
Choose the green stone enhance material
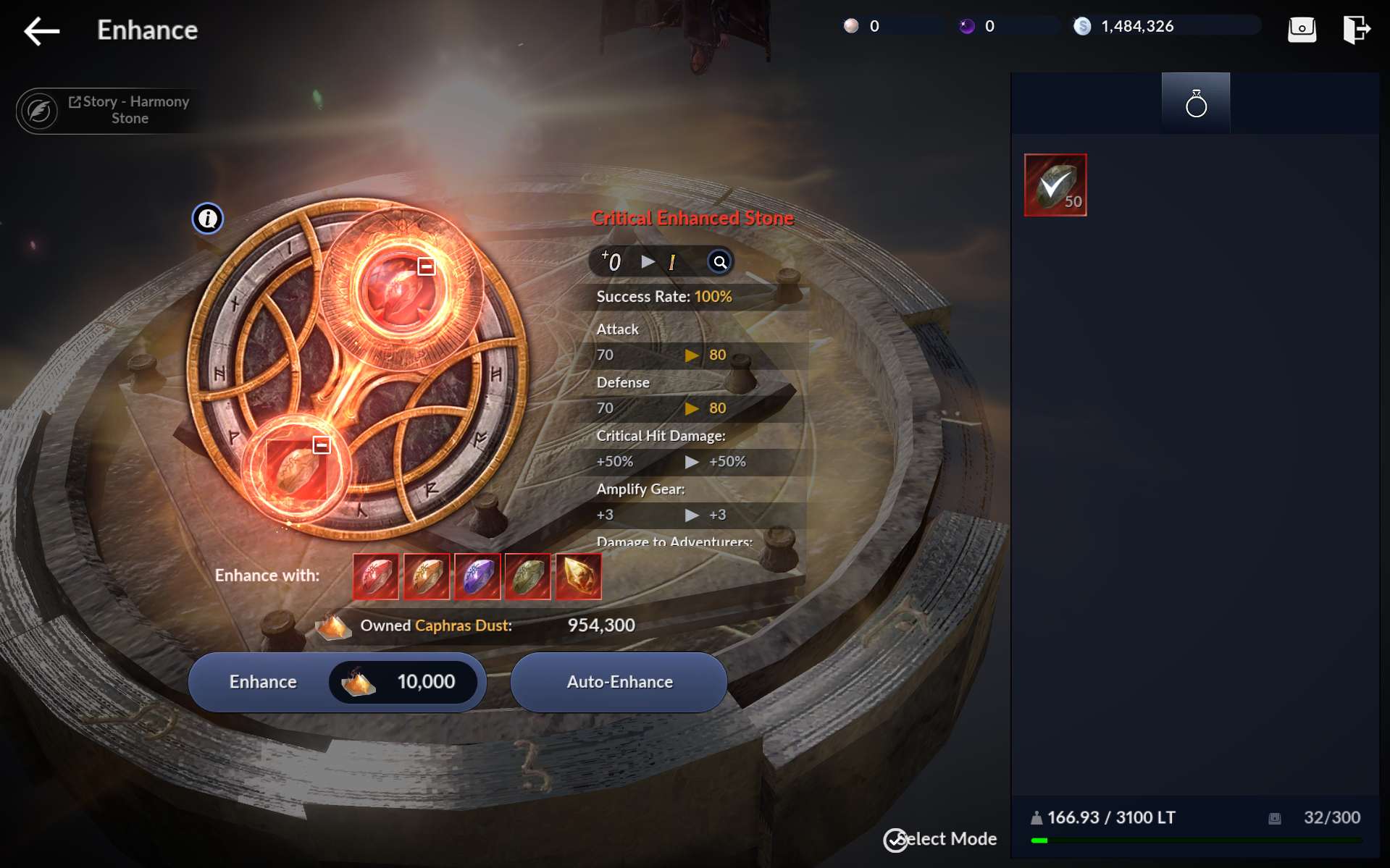coord(528,576)
